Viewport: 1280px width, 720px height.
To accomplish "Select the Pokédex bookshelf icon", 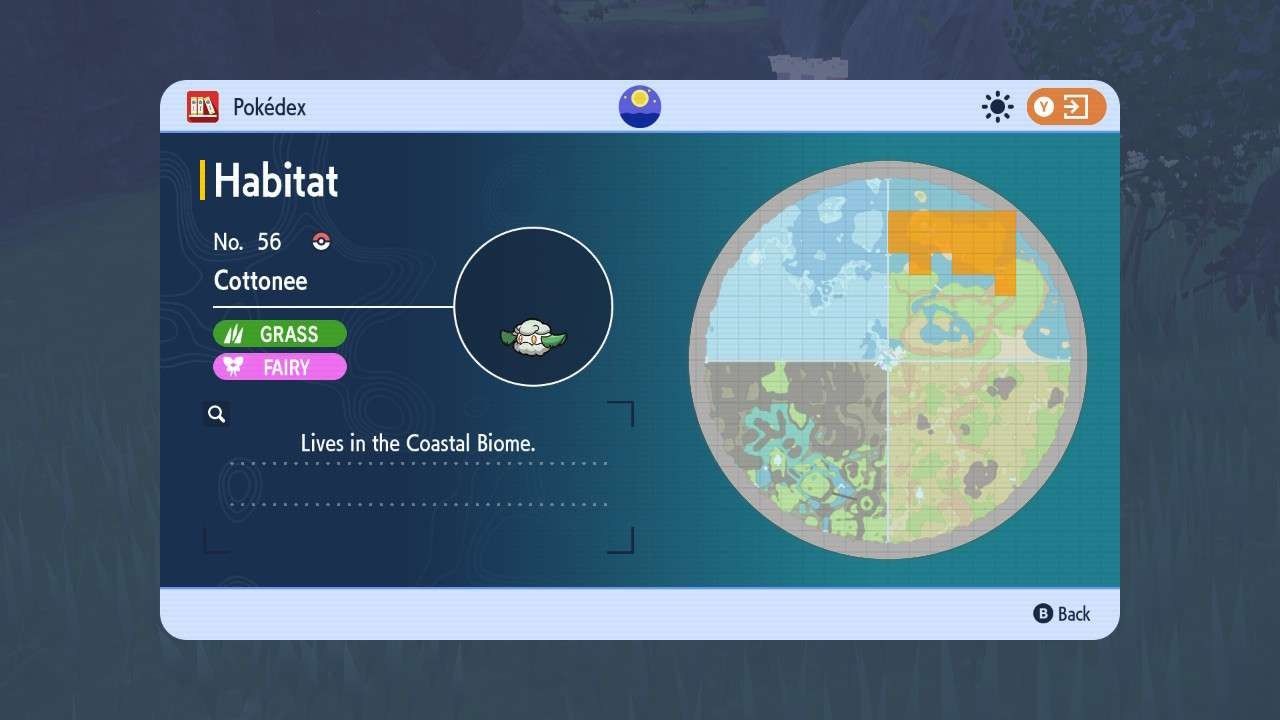I will pyautogui.click(x=203, y=107).
